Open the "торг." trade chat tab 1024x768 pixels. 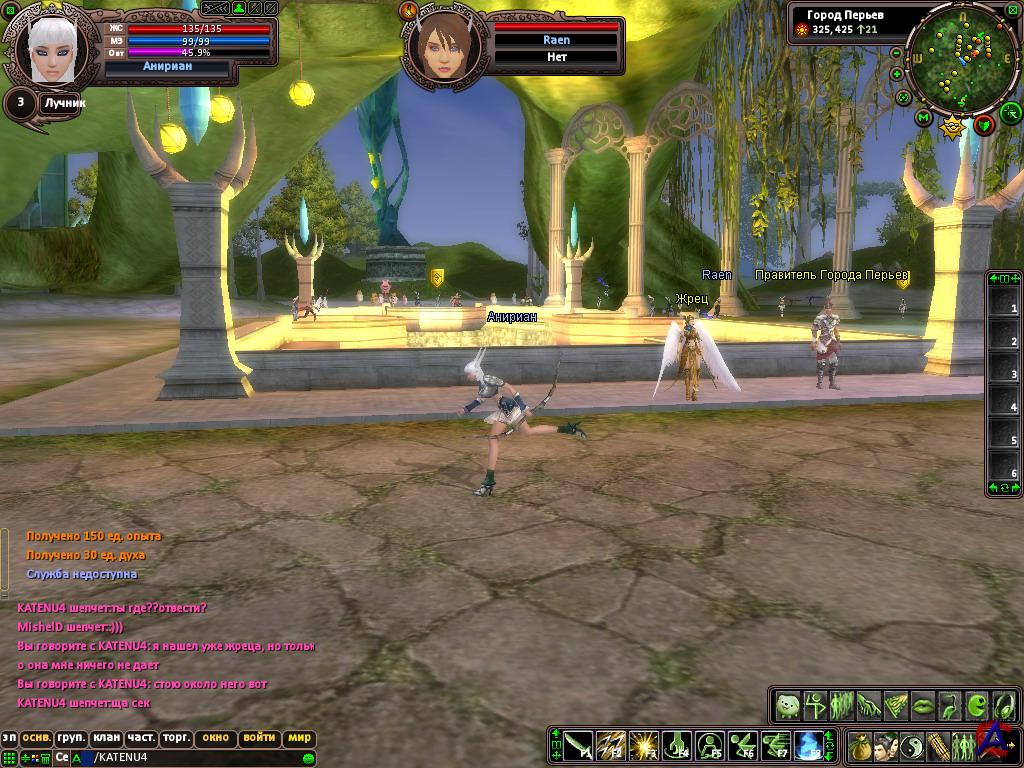click(x=176, y=738)
